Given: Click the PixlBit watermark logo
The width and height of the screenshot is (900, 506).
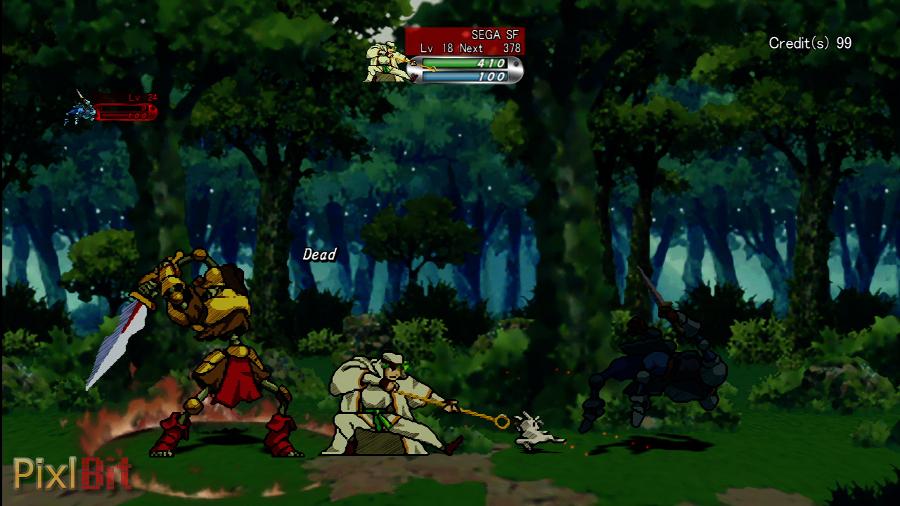Looking at the screenshot, I should coord(72,472).
